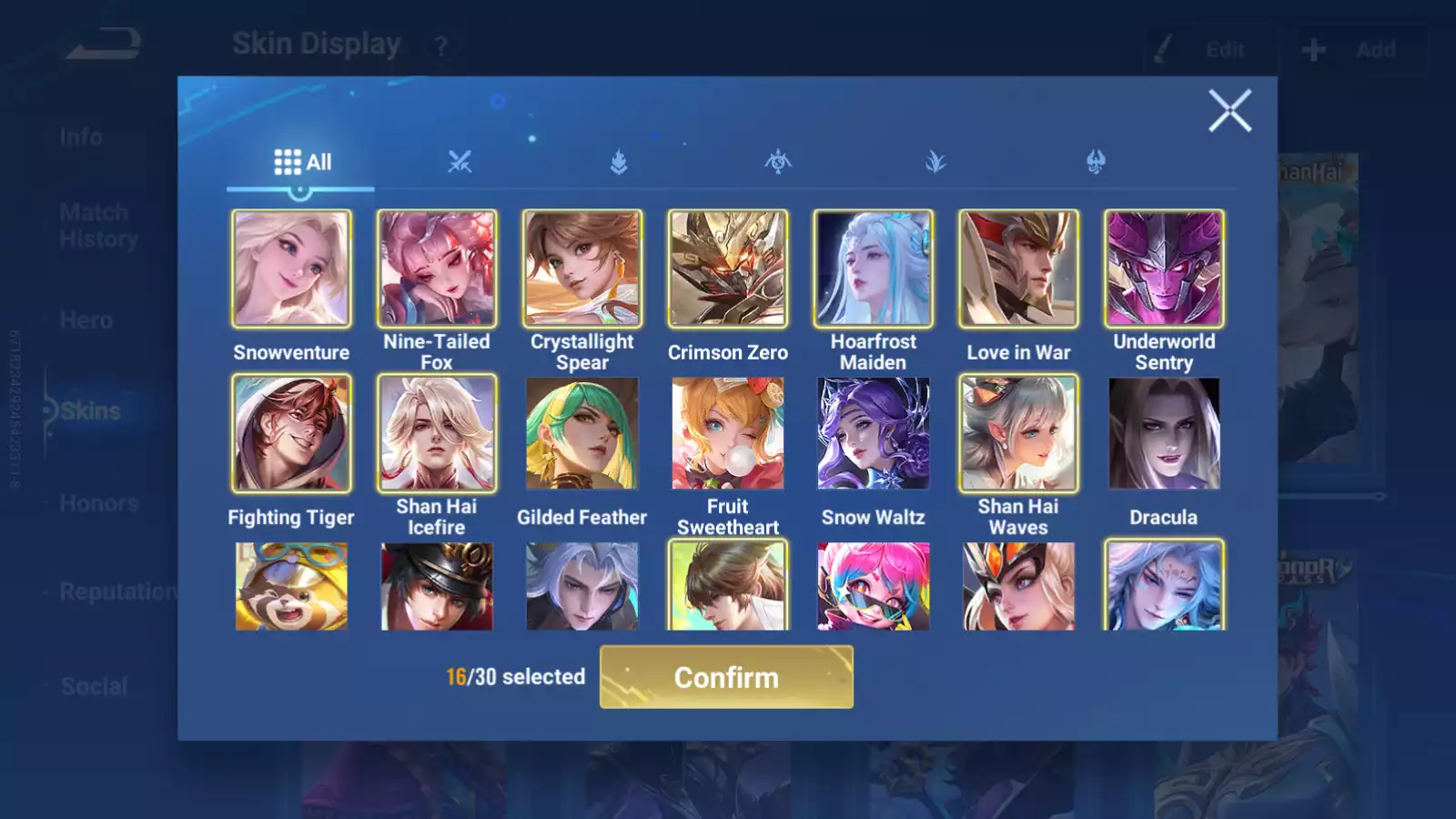Select the Fighting Tiger skin
Viewport: 1456px width, 819px height.
click(x=291, y=433)
